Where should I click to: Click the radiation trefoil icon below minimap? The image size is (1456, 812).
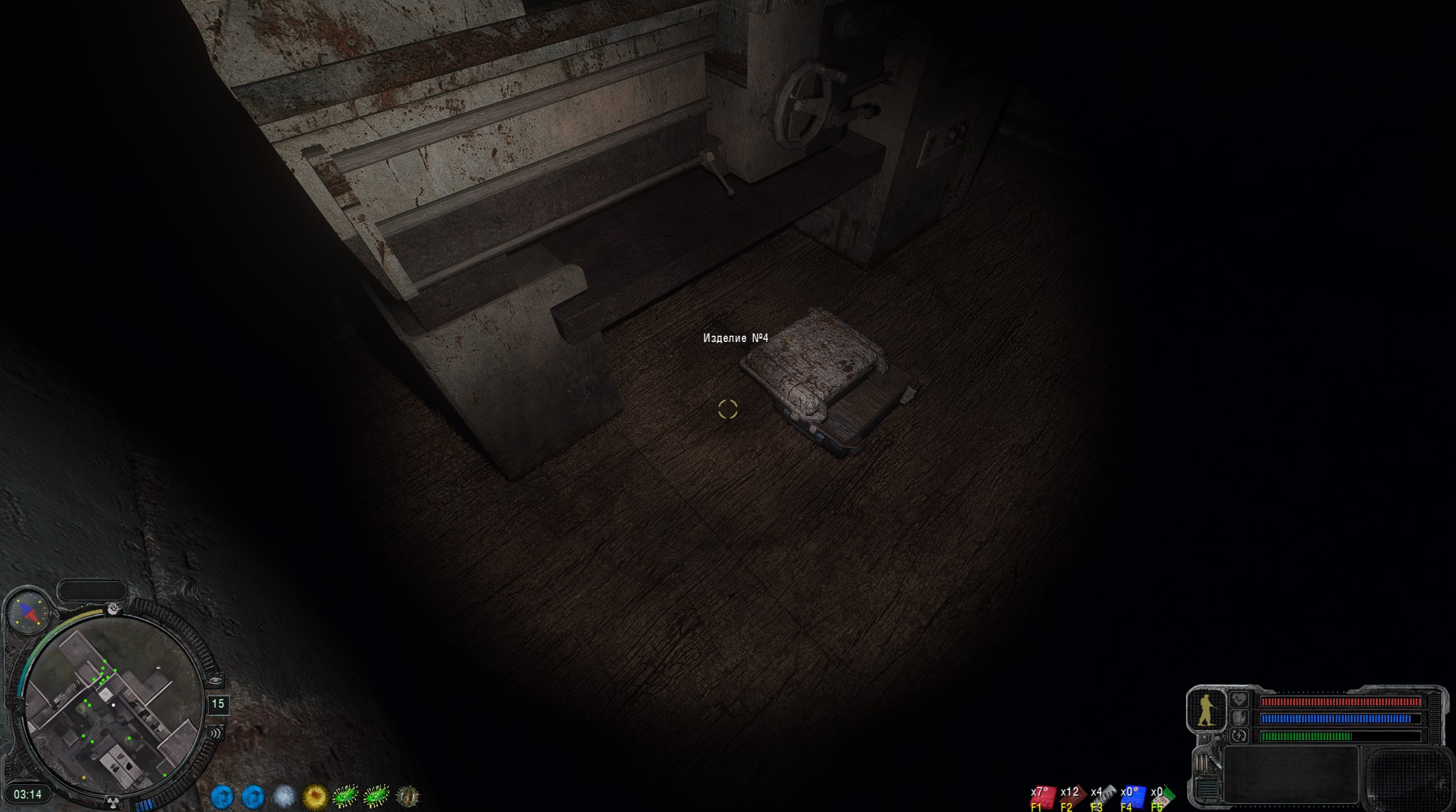(113, 803)
